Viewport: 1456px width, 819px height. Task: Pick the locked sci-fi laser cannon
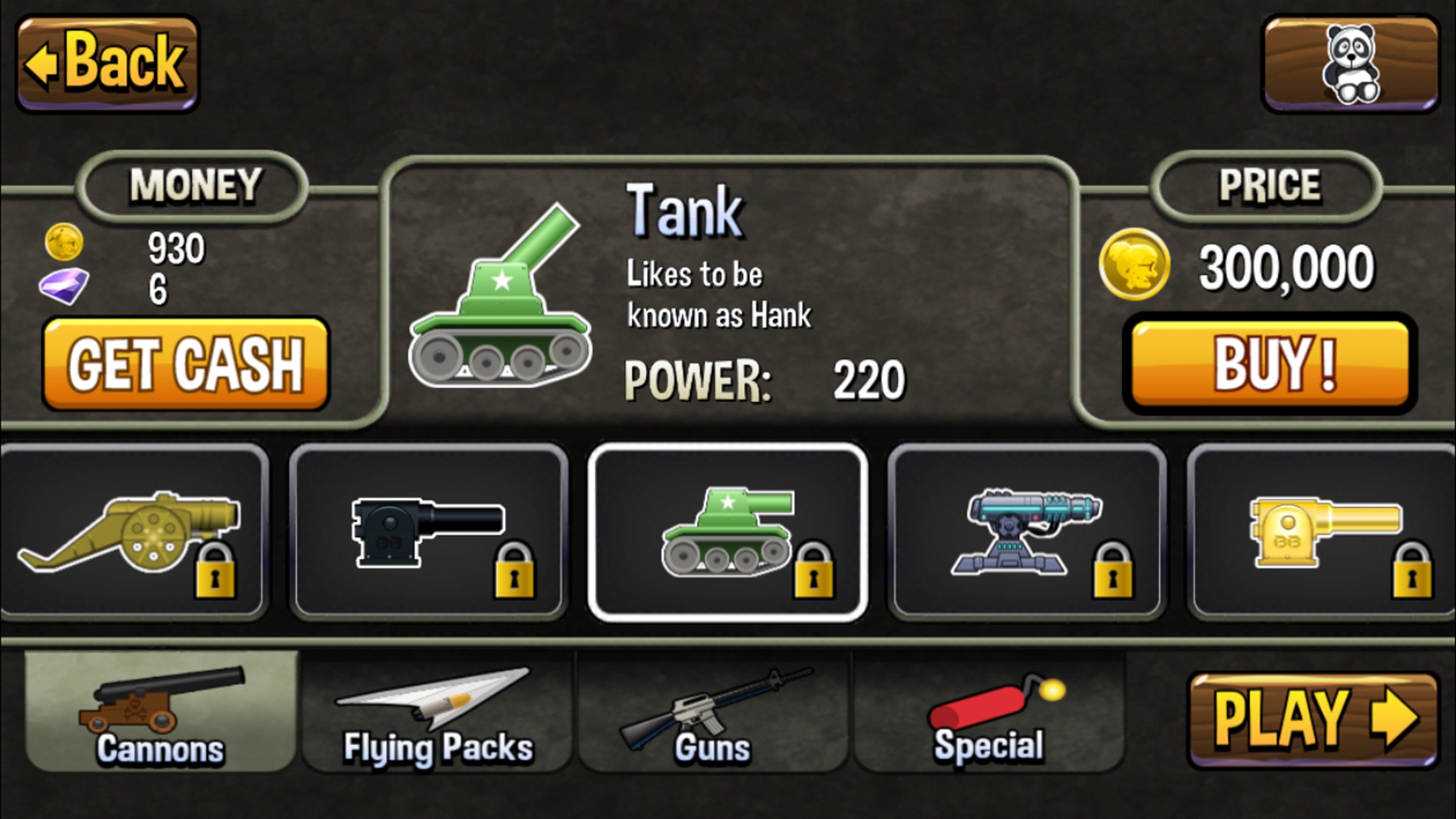pyautogui.click(x=1027, y=532)
